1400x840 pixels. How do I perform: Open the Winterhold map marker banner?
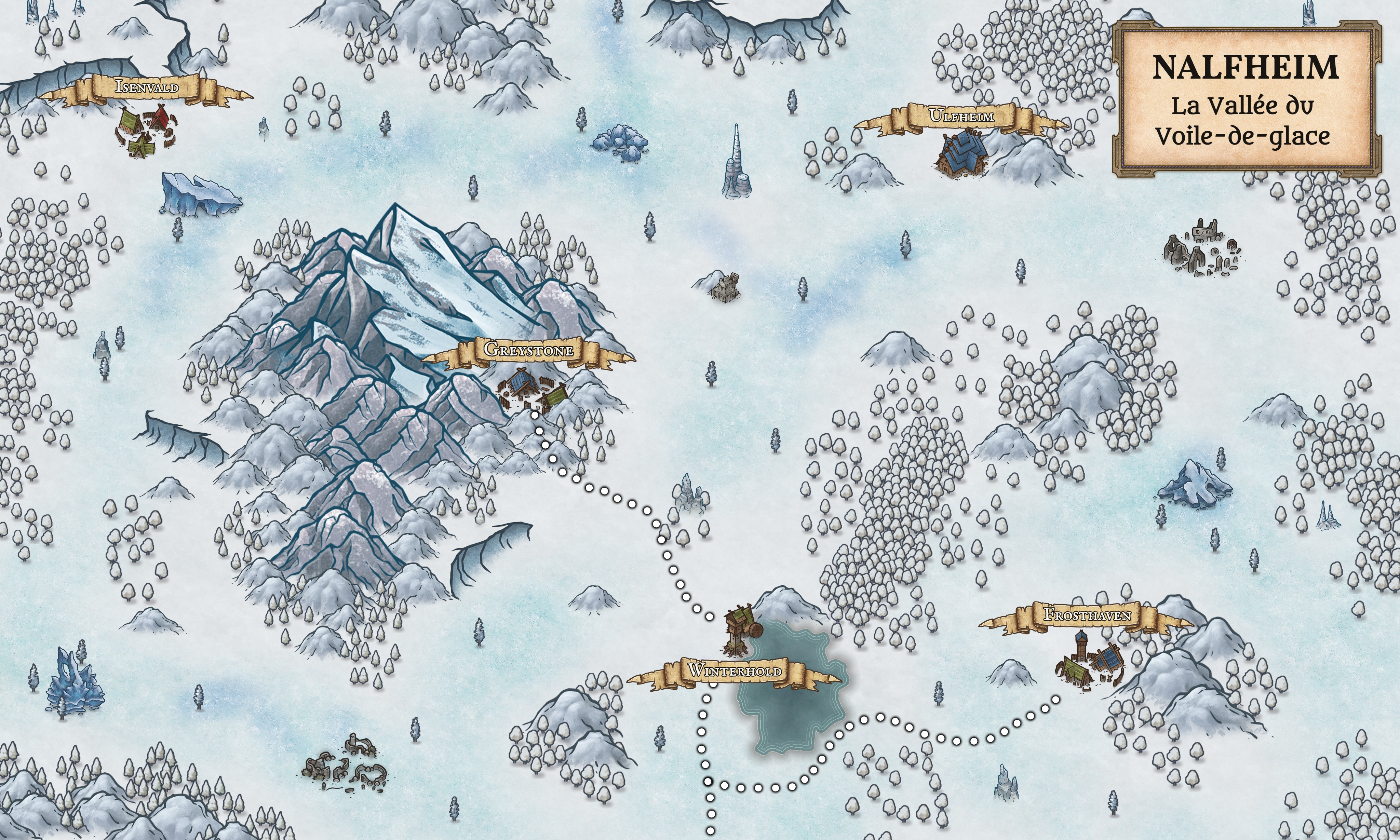coord(734,672)
